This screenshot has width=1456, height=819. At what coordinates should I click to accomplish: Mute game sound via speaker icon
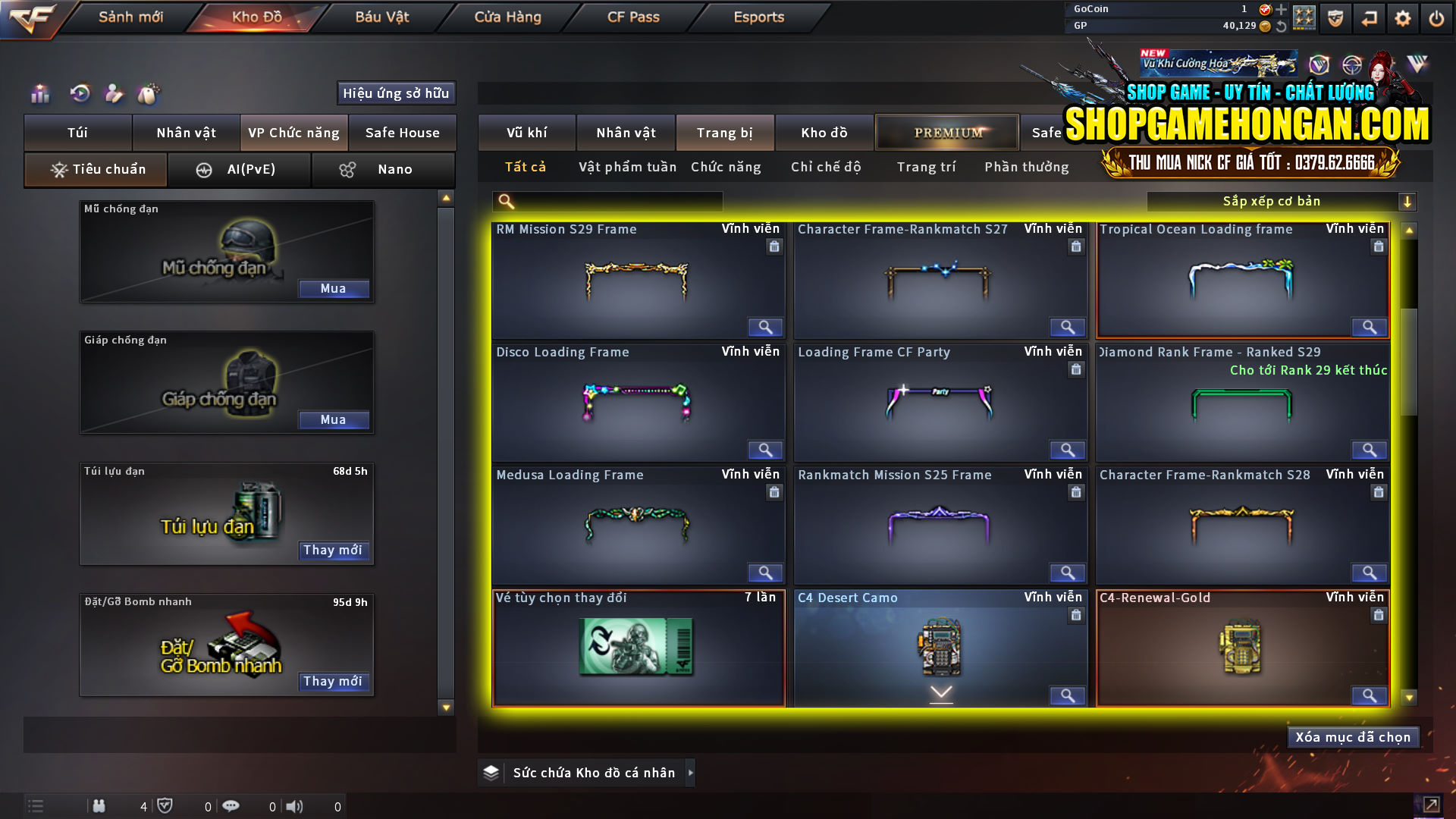tap(295, 806)
